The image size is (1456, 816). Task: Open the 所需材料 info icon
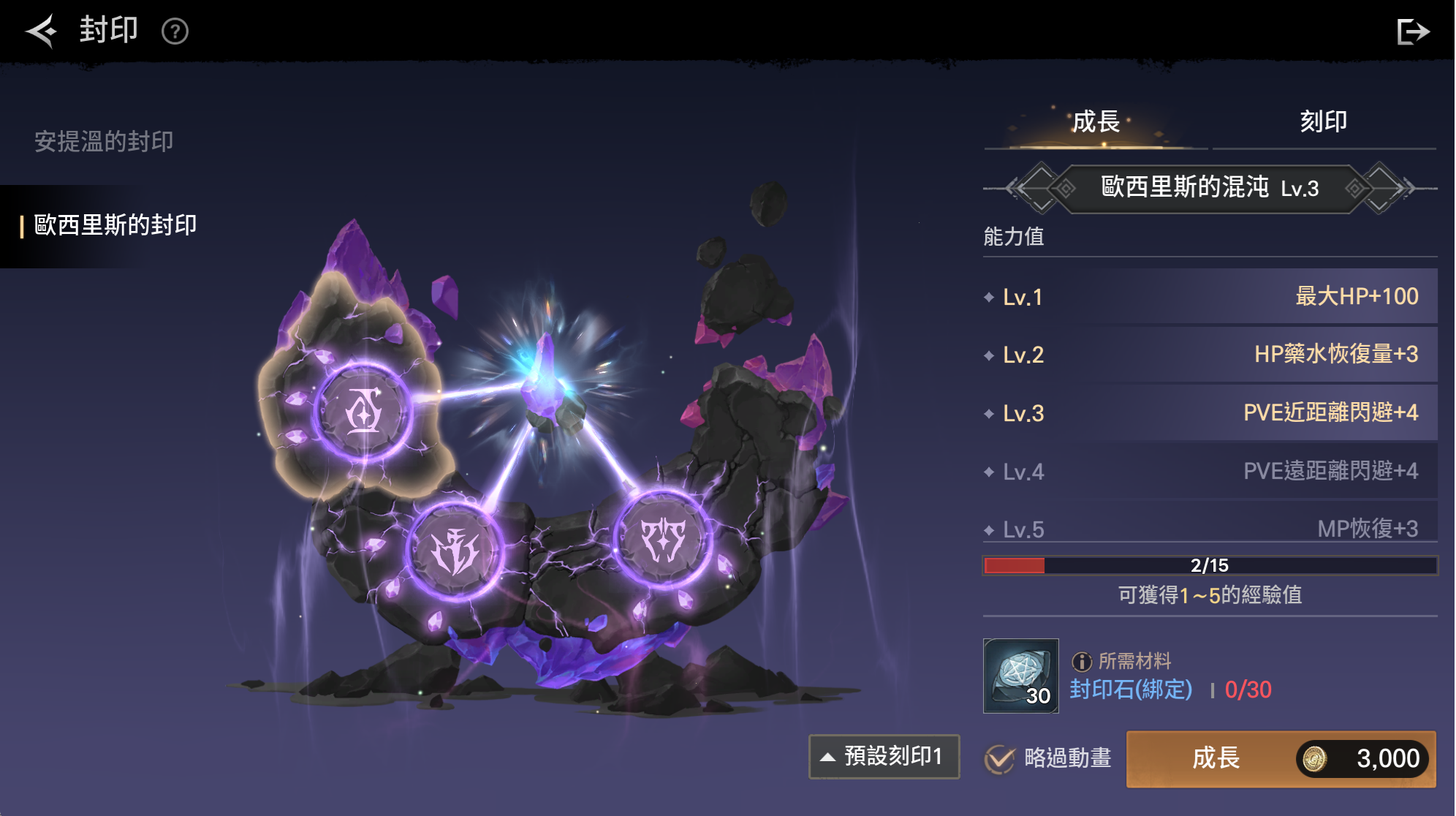[x=1081, y=662]
